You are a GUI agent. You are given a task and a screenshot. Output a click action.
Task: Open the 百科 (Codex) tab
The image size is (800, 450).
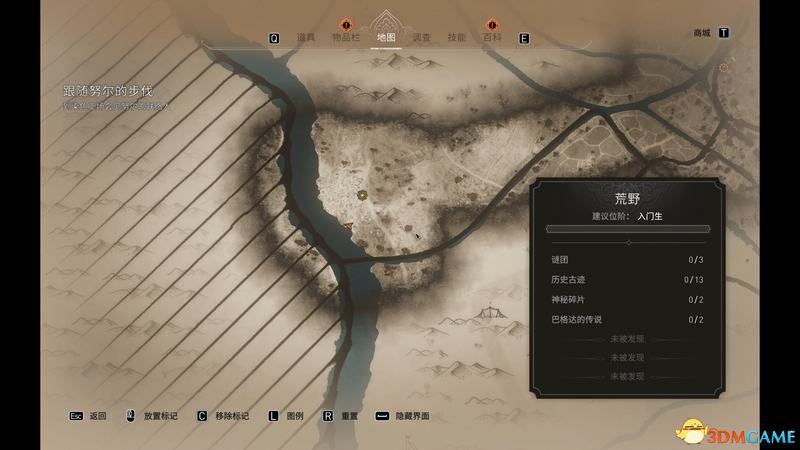tap(493, 38)
